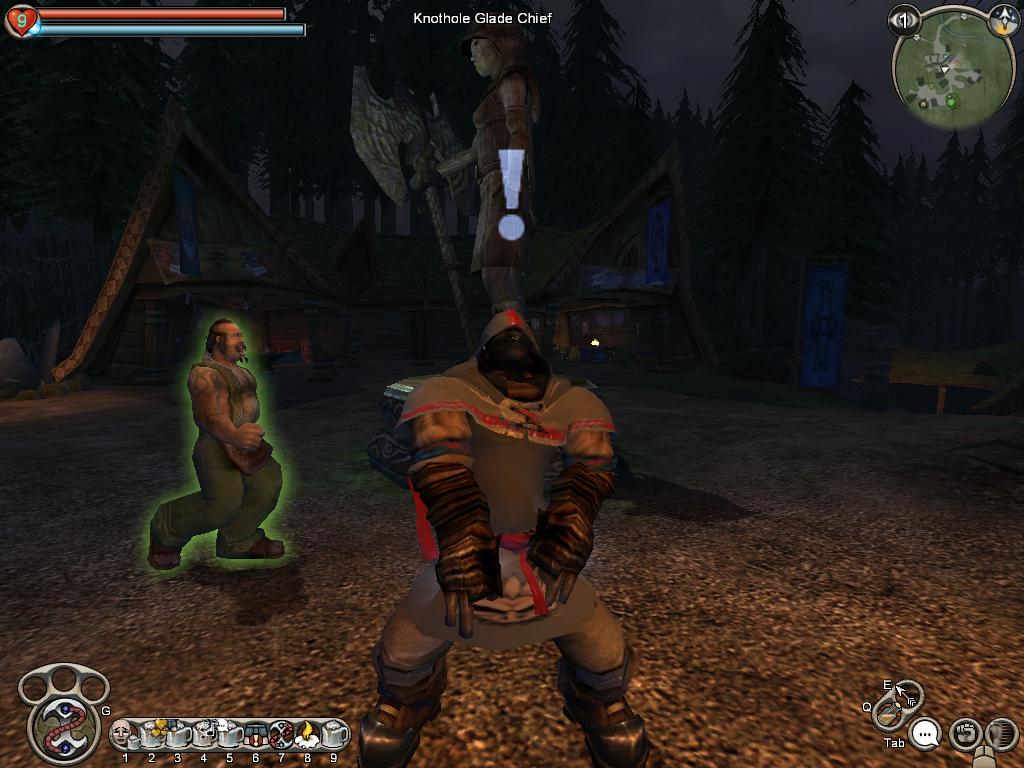Select the flame on cloud hotbar slot
1024x768 pixels.
(307, 734)
